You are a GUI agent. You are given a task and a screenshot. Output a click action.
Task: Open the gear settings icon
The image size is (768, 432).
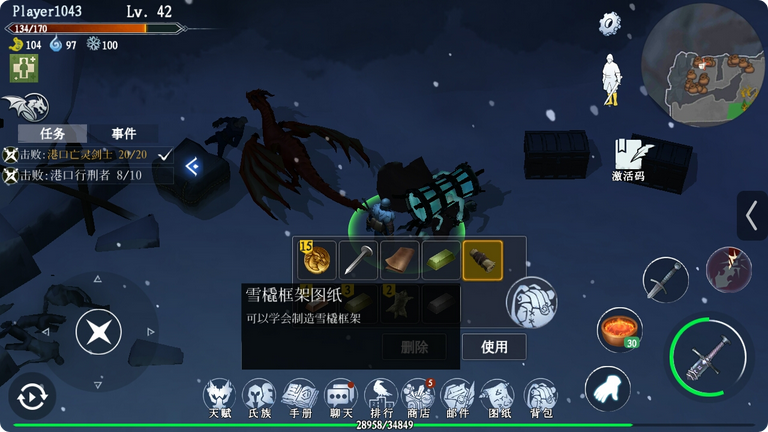coord(610,24)
